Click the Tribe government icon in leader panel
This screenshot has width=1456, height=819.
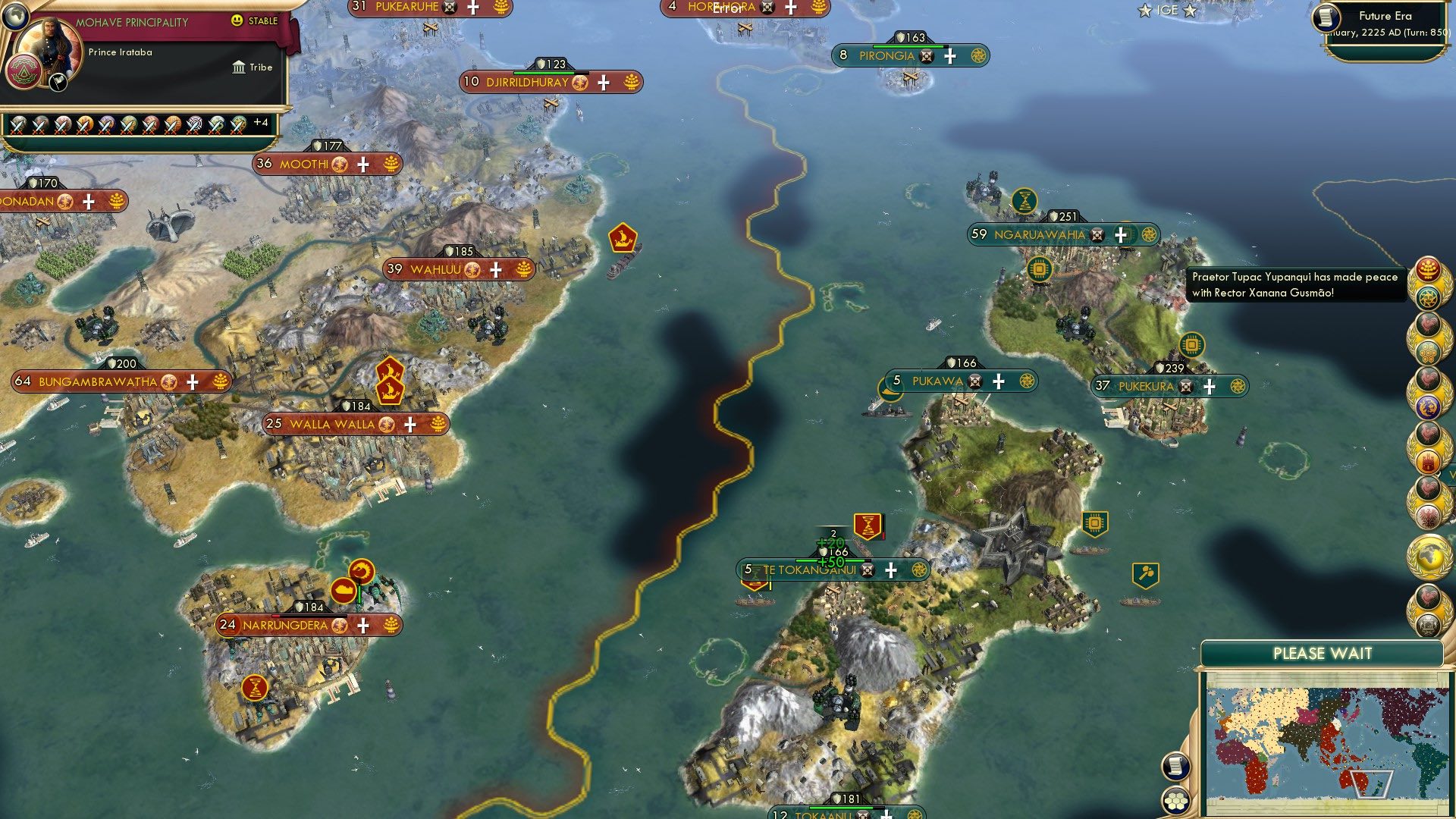click(240, 67)
